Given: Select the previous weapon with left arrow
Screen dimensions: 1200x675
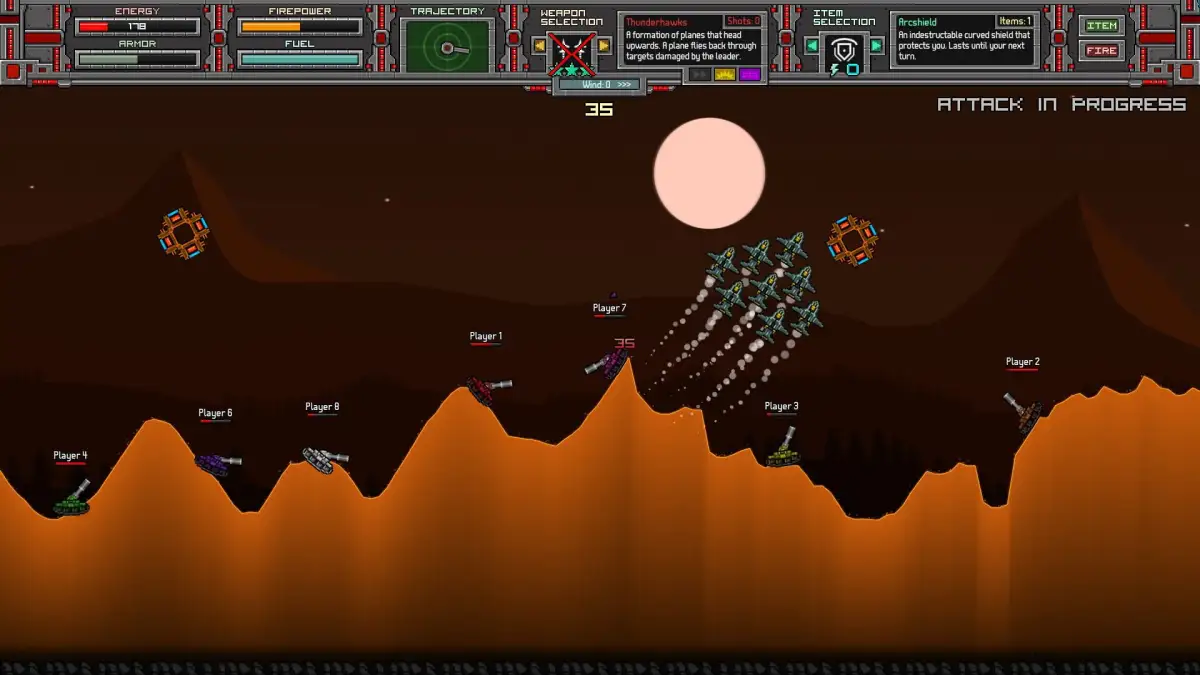Looking at the screenshot, I should click(x=539, y=46).
